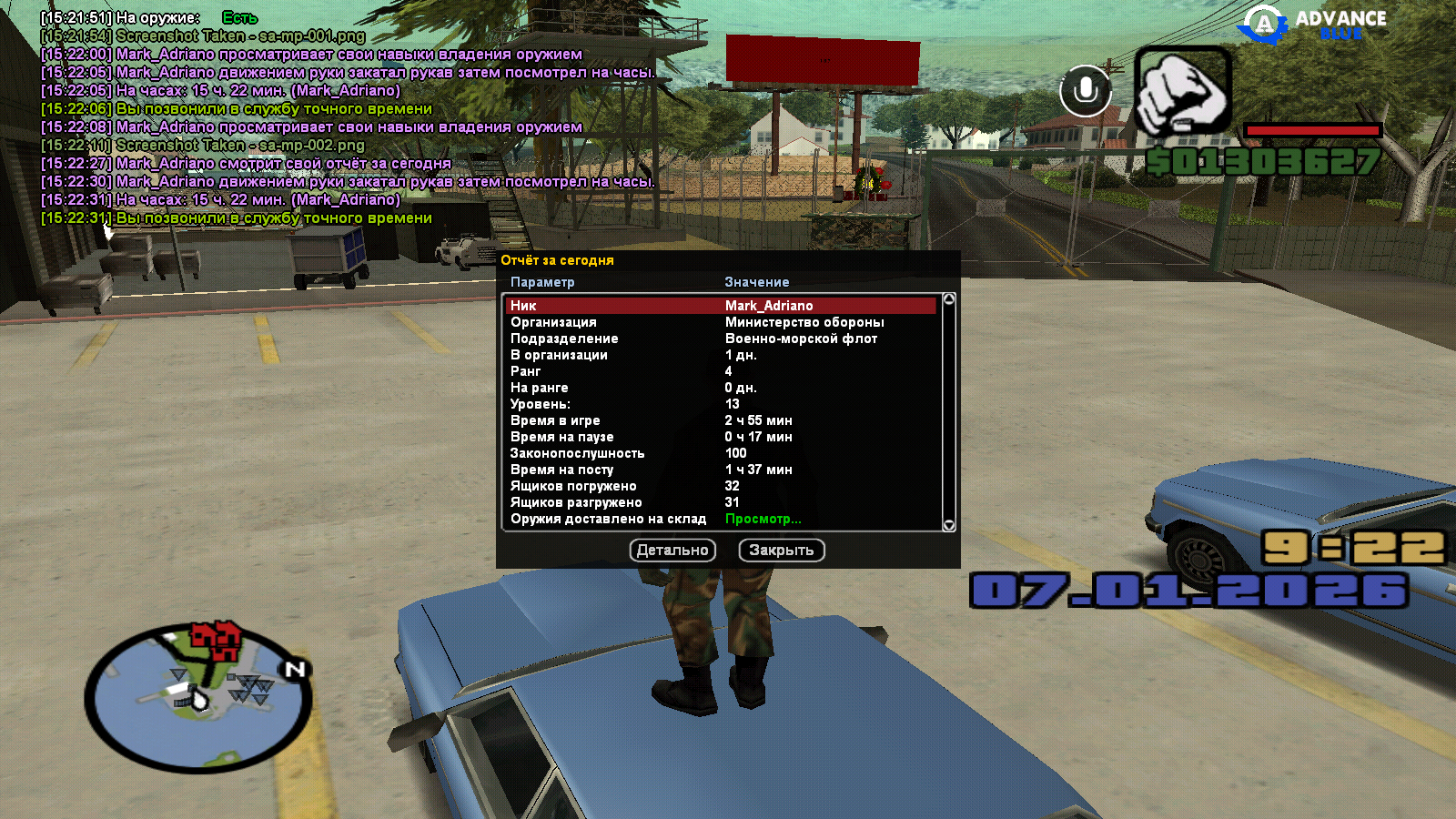Toggle the microphone voice chat icon
Screen dimensions: 1456x819
[x=1085, y=90]
